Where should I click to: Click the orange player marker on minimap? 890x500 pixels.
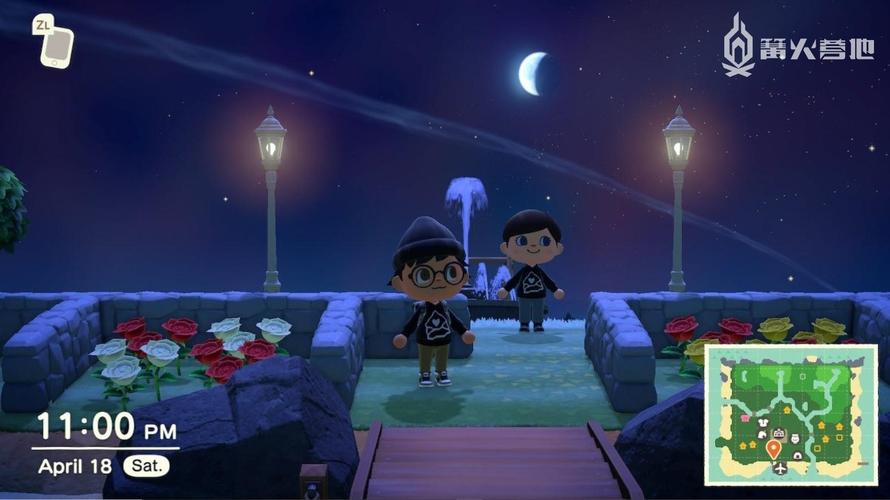(773, 448)
